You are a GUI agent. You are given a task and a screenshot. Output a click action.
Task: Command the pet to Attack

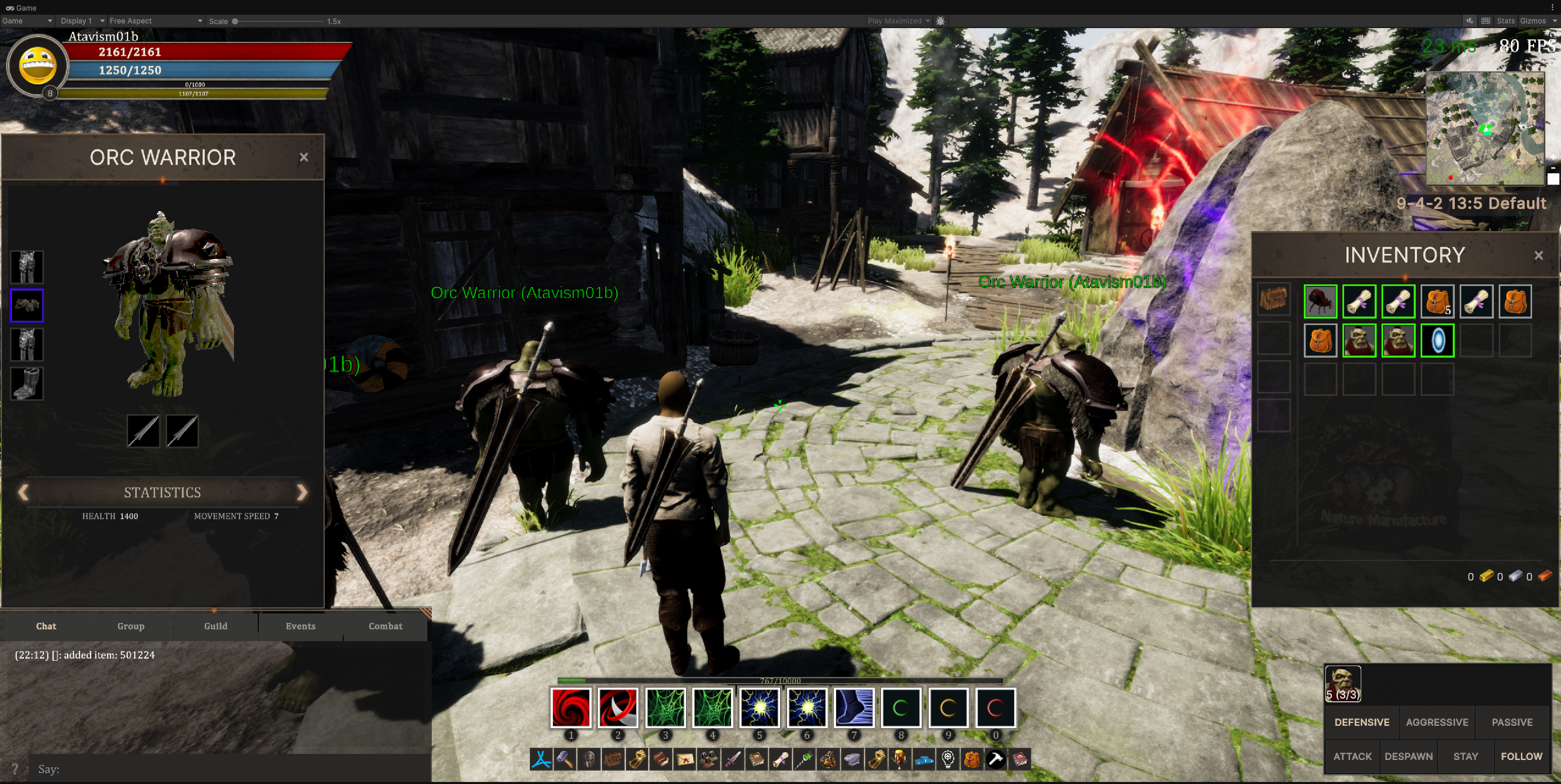pyautogui.click(x=1352, y=756)
